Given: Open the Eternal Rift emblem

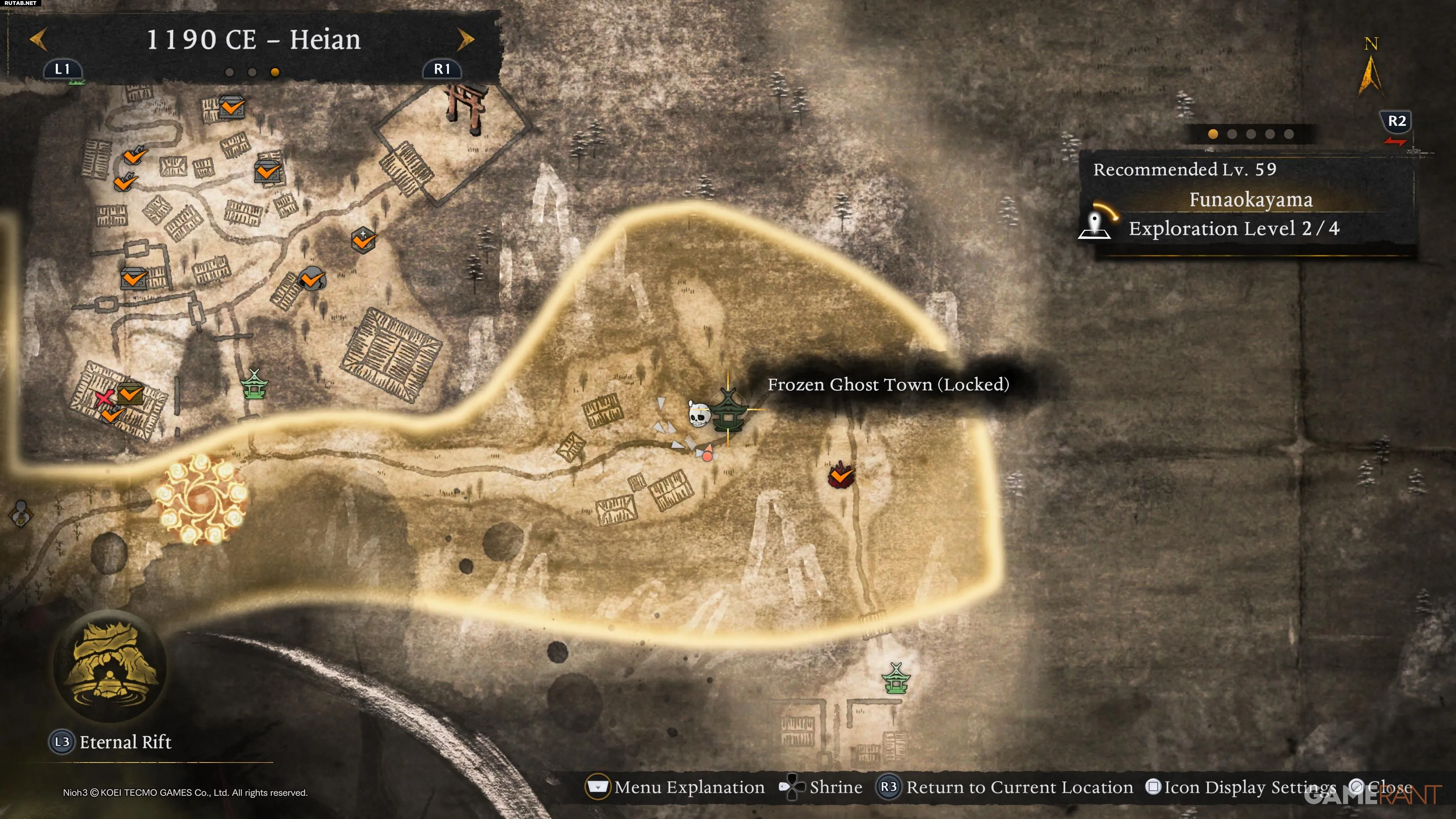Looking at the screenshot, I should click(110, 666).
